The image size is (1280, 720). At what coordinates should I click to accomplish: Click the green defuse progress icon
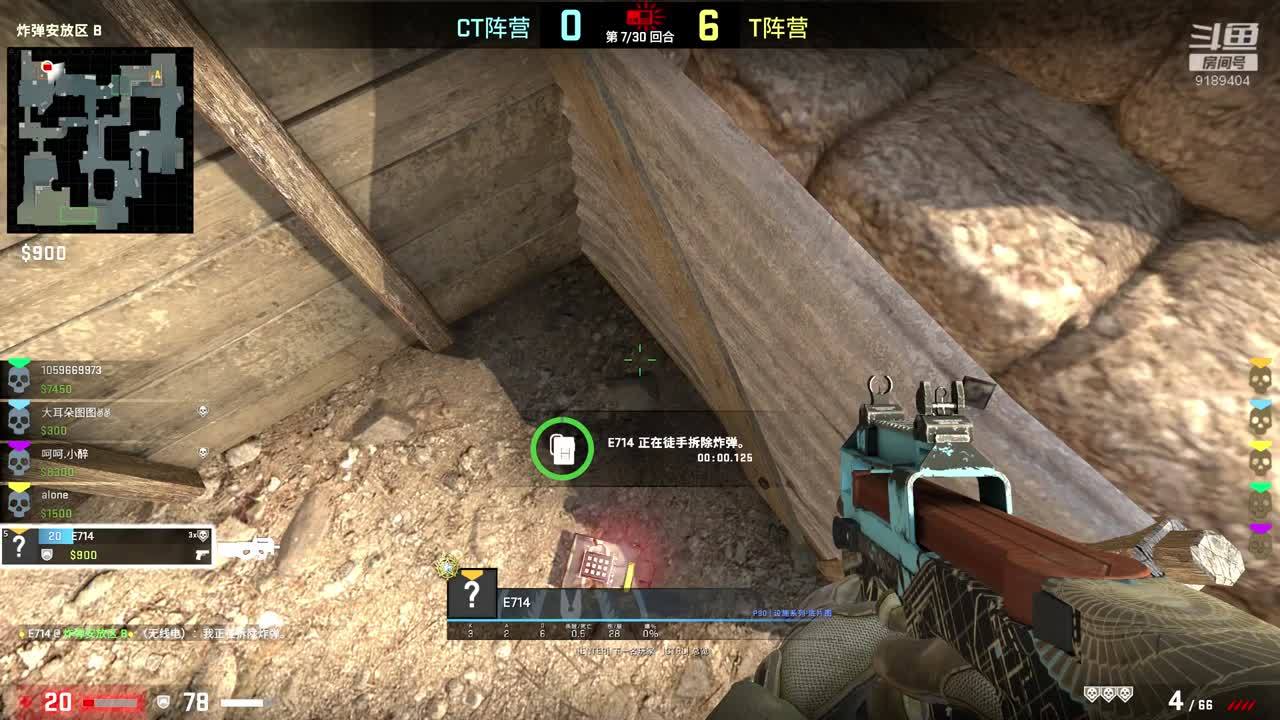pyautogui.click(x=562, y=449)
